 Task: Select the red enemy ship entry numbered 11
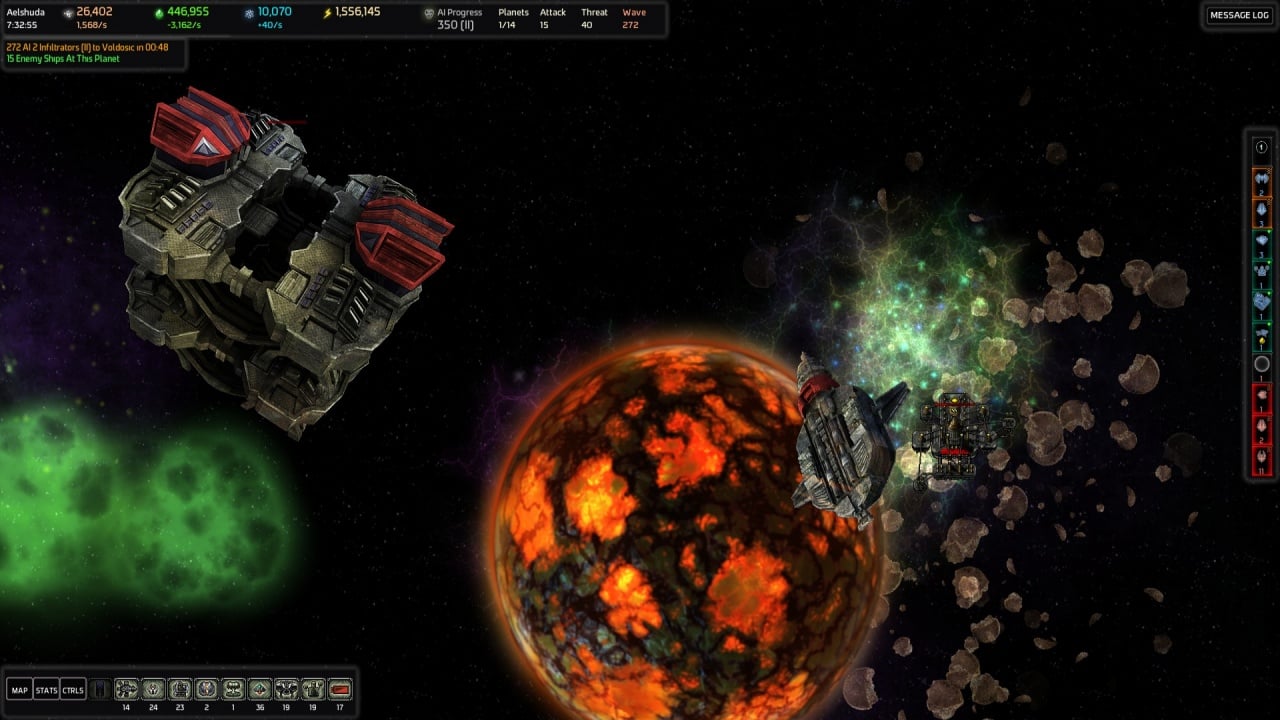click(1261, 460)
